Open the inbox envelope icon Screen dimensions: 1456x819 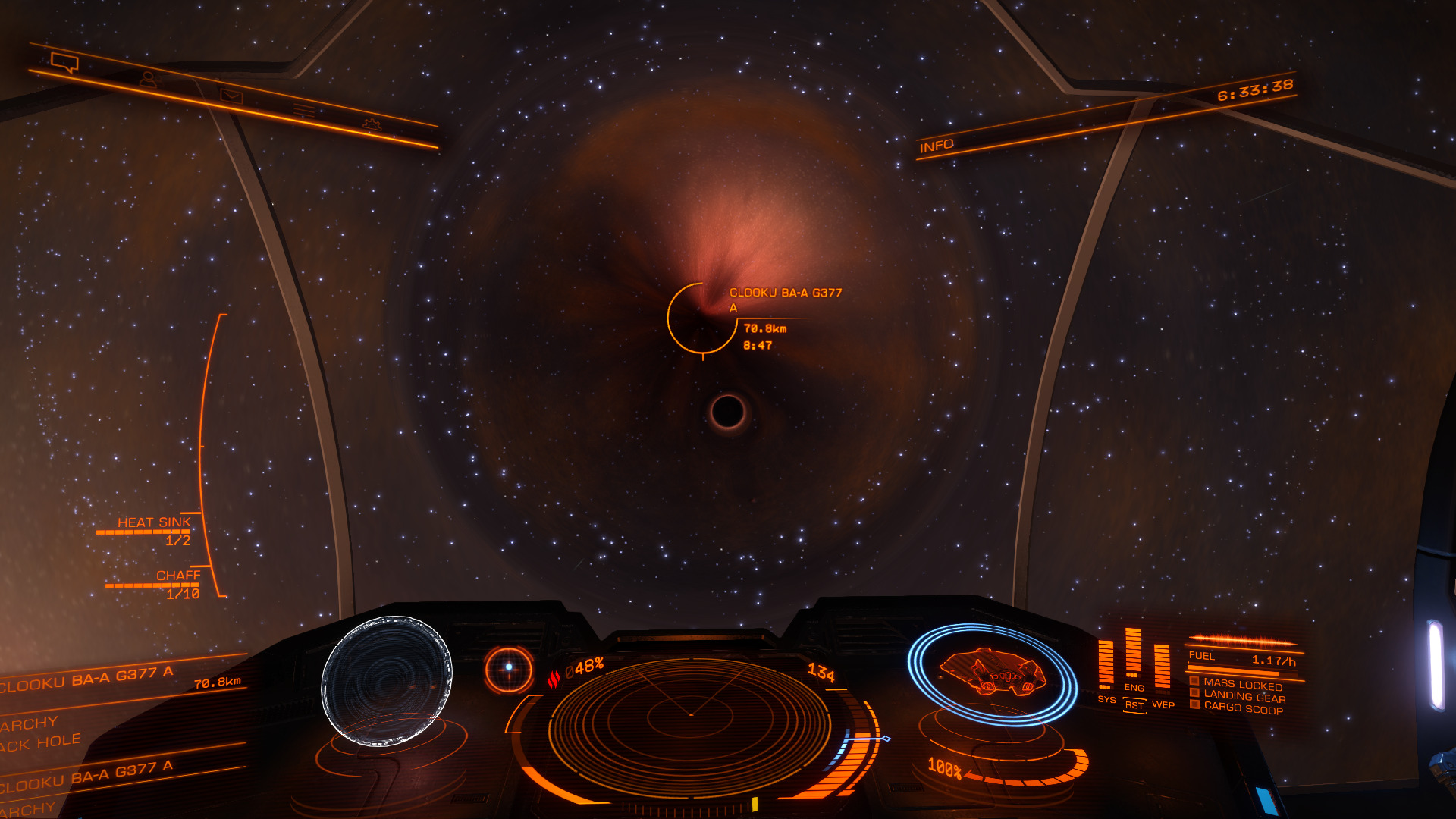231,96
